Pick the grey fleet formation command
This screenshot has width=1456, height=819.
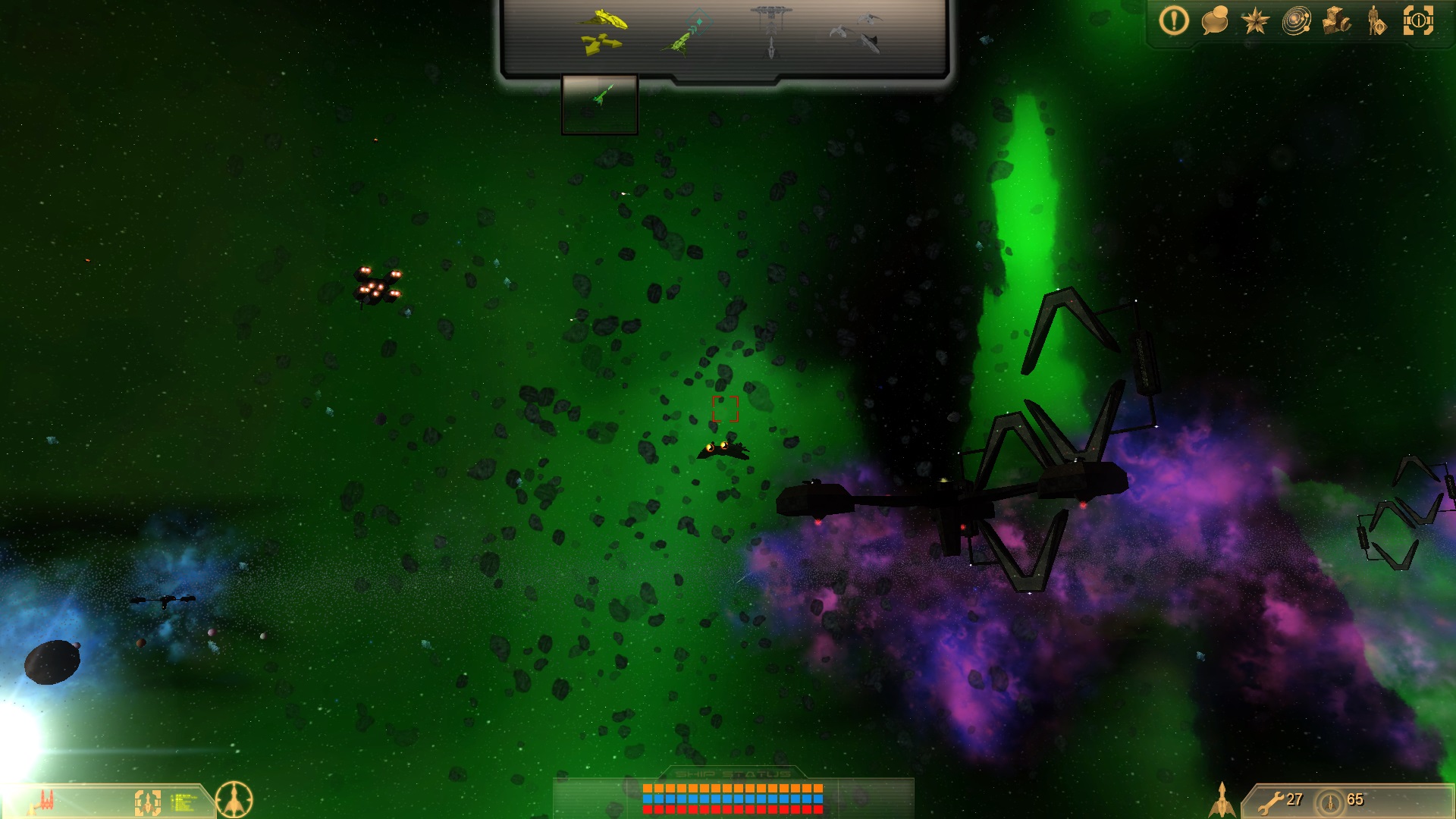click(x=857, y=32)
